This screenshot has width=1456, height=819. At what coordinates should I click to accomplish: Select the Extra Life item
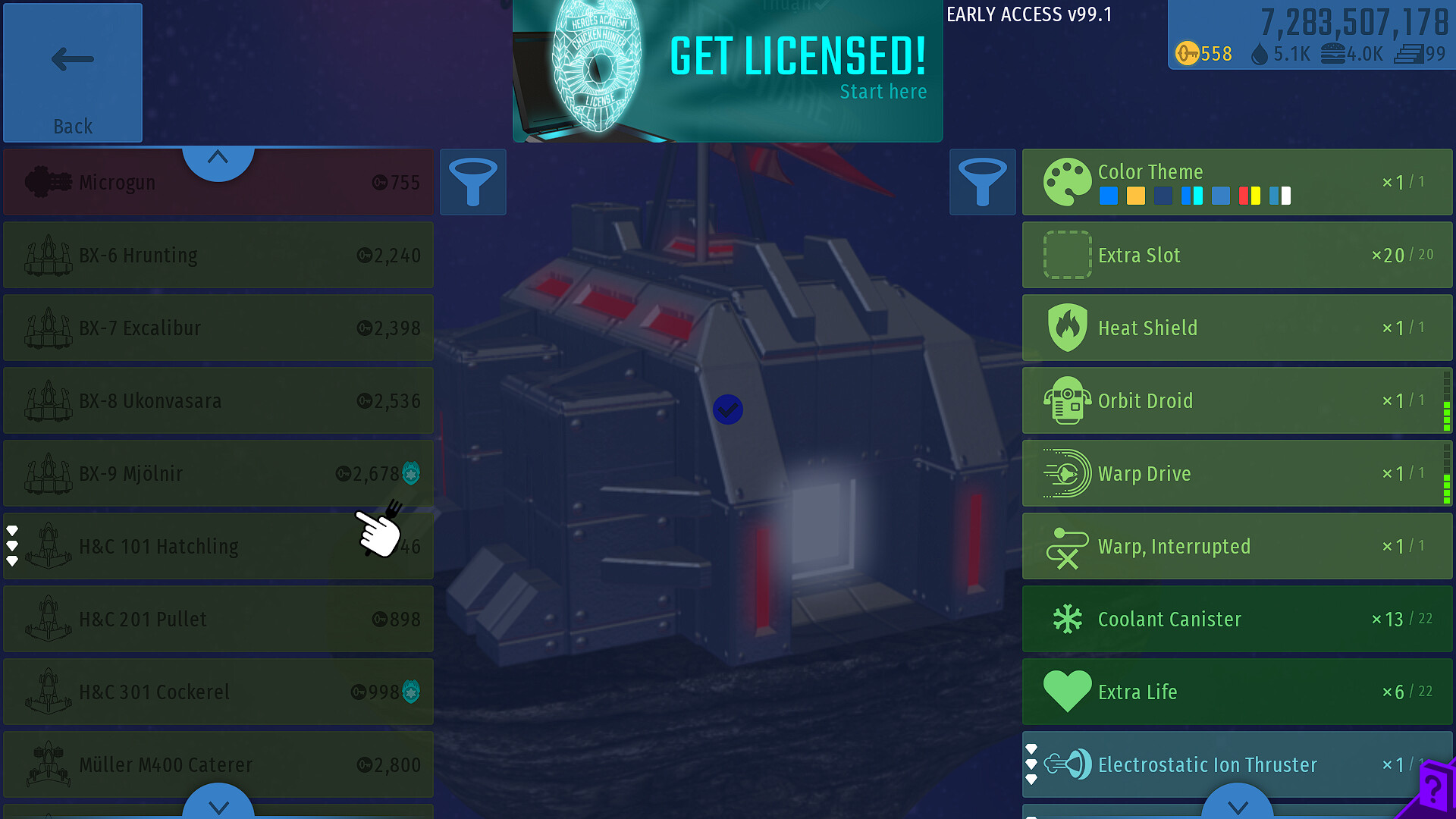[1237, 692]
